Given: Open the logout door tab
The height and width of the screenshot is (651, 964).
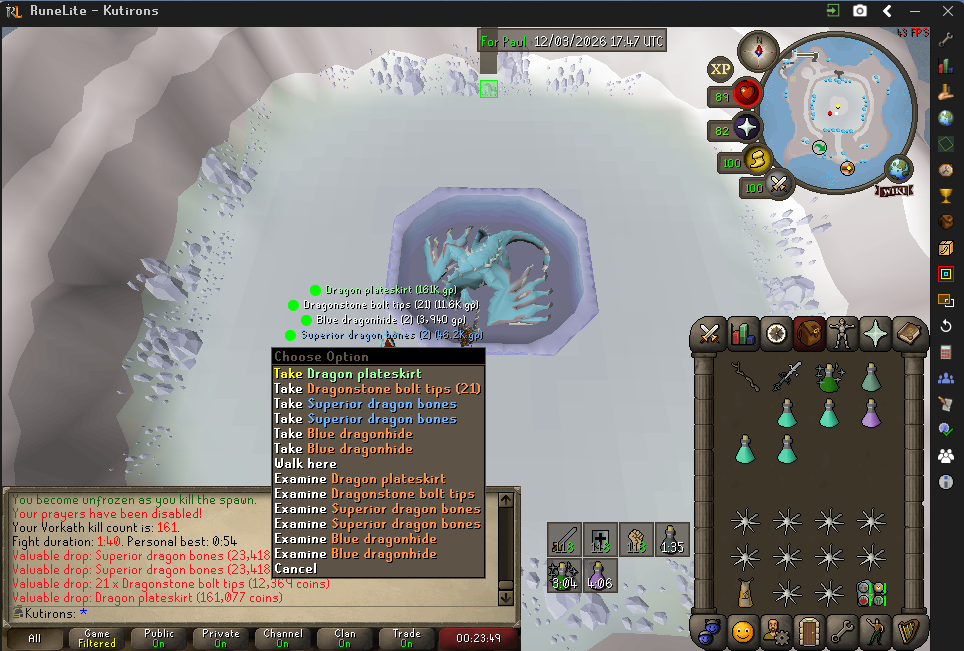Looking at the screenshot, I should [809, 631].
